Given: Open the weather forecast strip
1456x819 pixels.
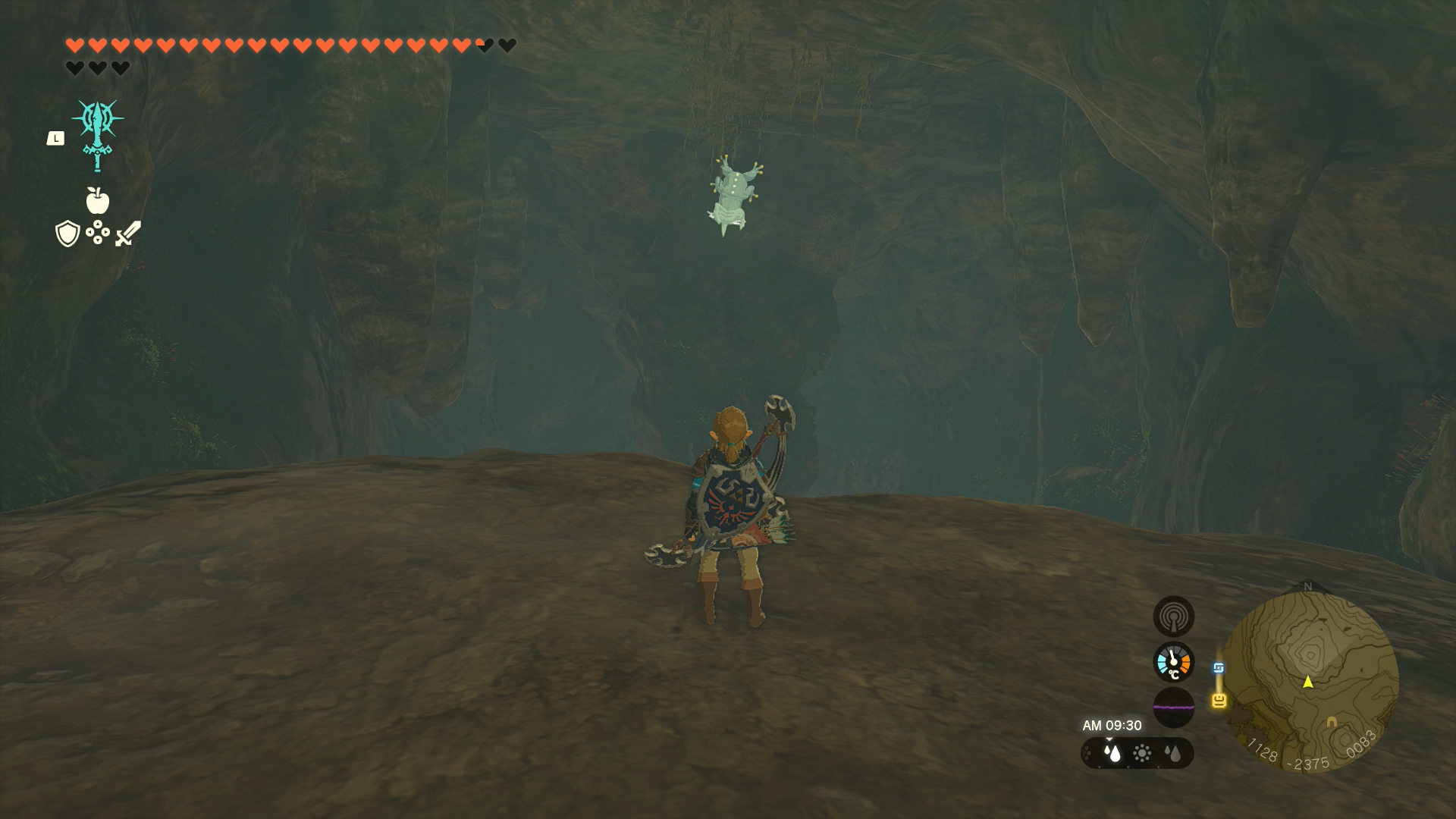Looking at the screenshot, I should [x=1137, y=753].
